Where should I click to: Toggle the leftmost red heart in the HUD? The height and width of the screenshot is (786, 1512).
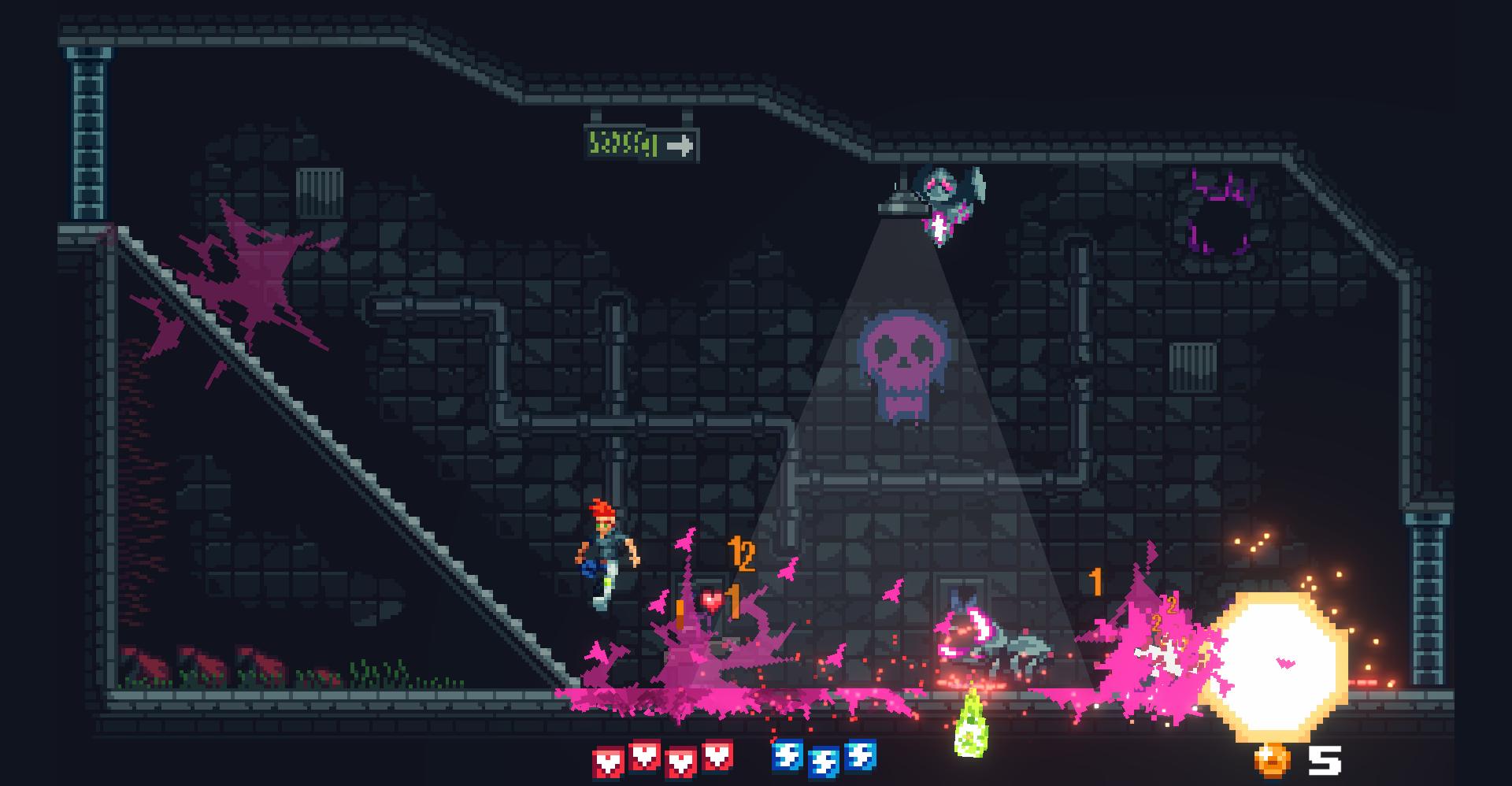pyautogui.click(x=606, y=759)
